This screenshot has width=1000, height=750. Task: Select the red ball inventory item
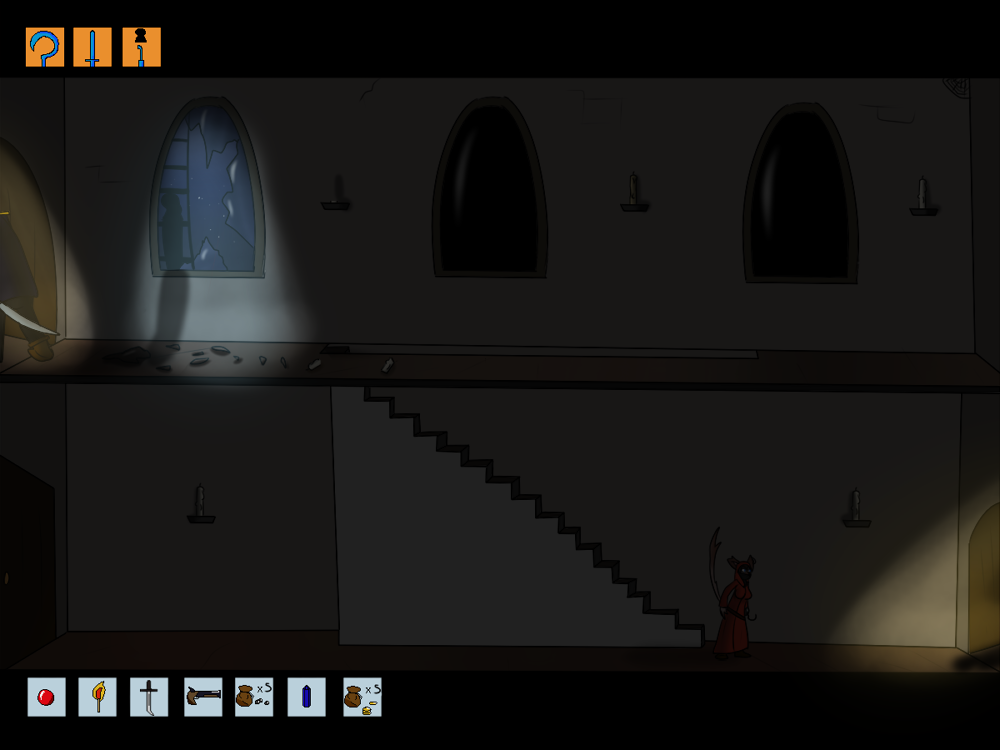click(x=46, y=697)
